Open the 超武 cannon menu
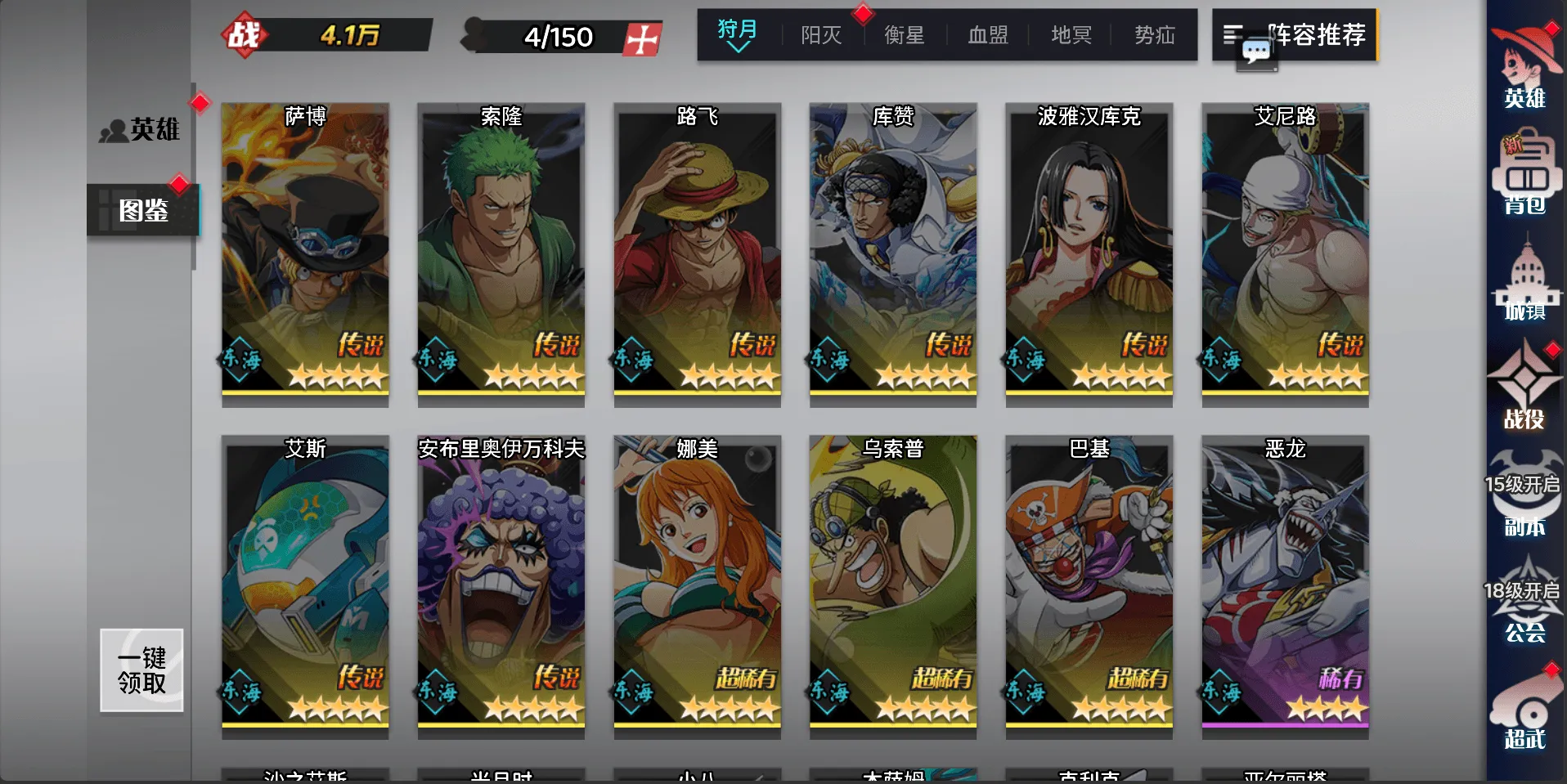 (1524, 711)
